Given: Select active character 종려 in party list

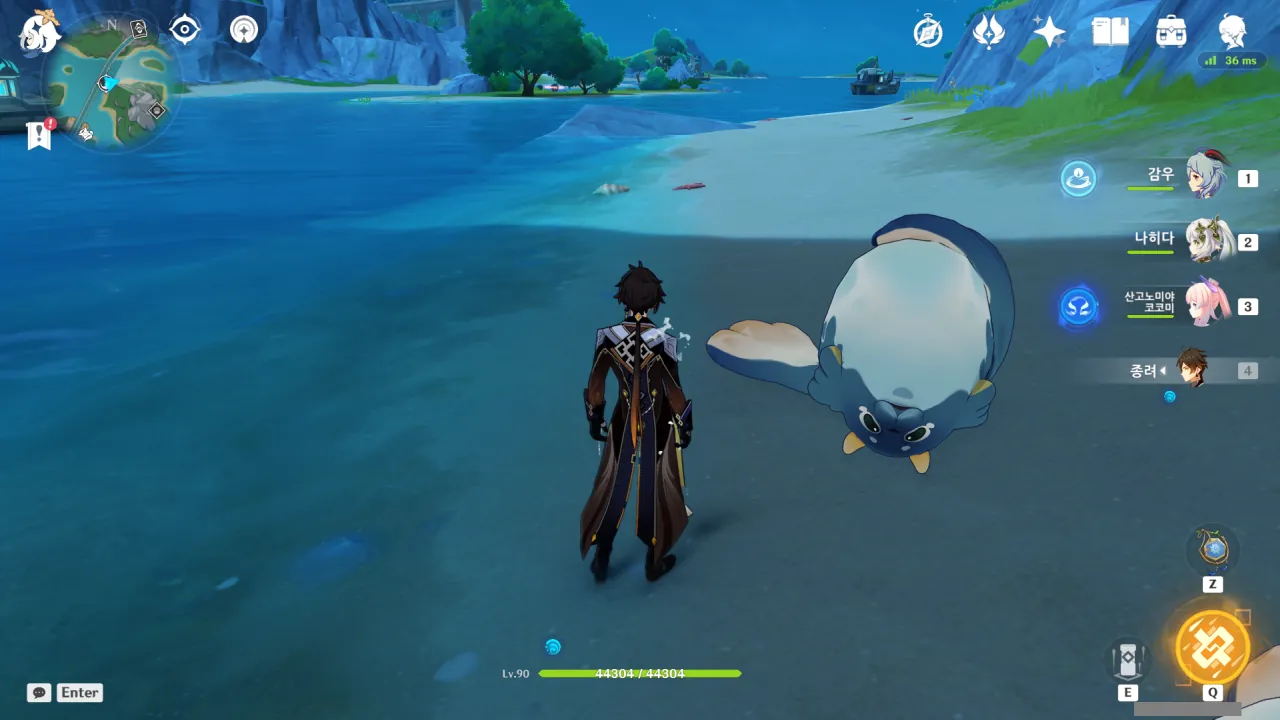Looking at the screenshot, I should coord(1190,369).
